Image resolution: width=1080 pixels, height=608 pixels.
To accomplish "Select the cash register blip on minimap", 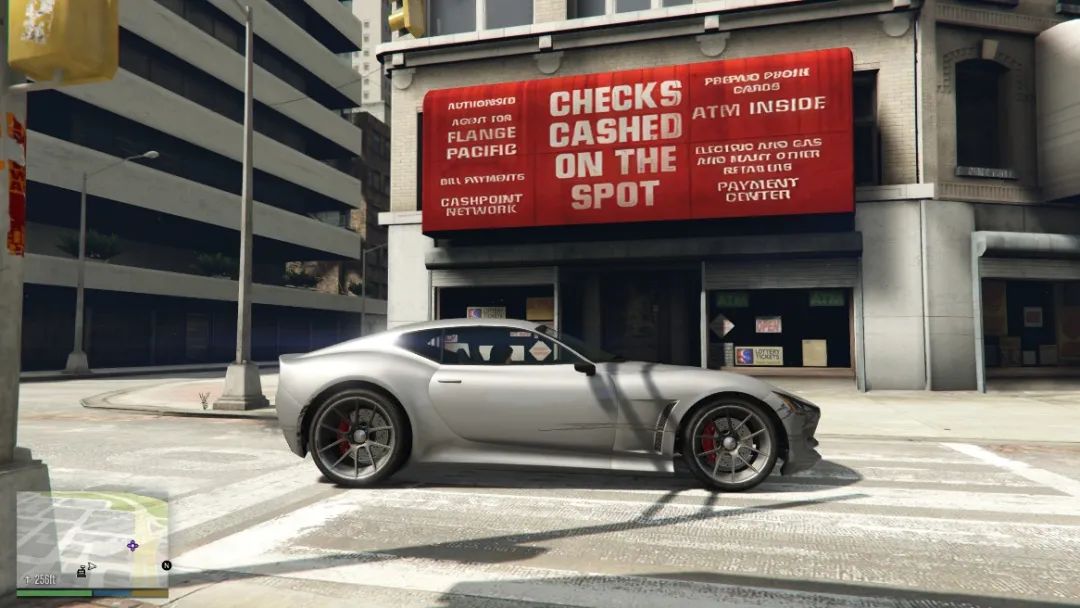I will tap(80, 571).
